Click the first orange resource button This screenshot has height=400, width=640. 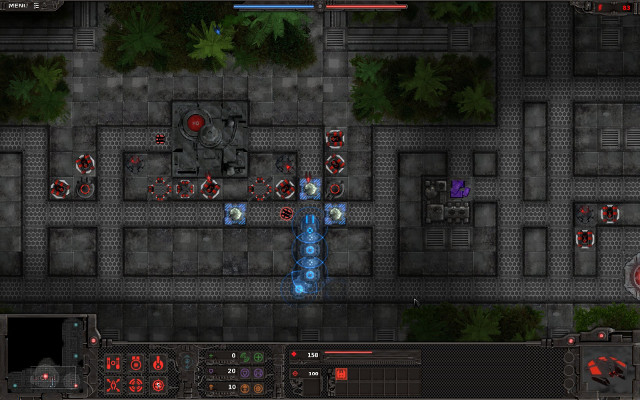coord(245,387)
